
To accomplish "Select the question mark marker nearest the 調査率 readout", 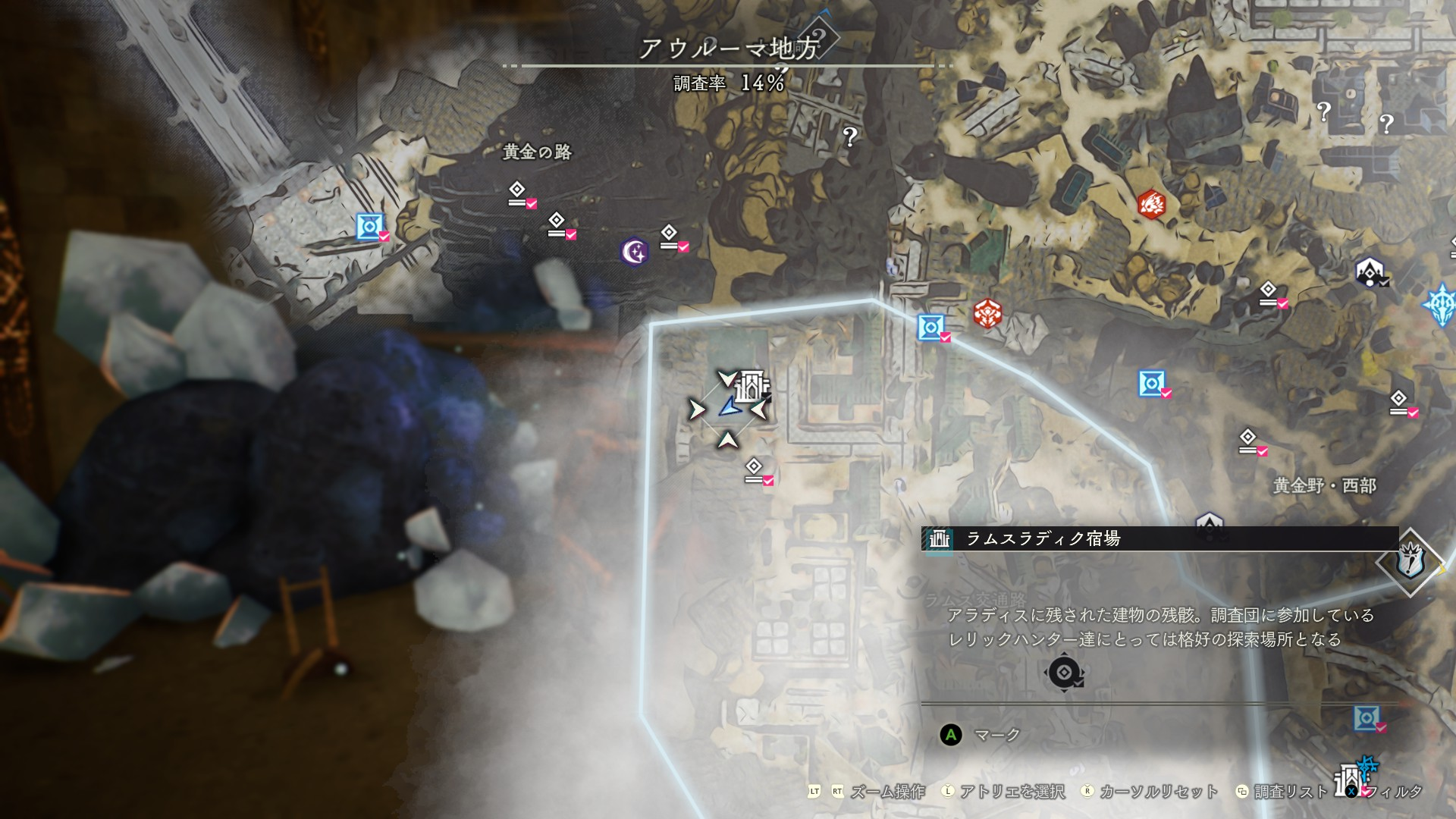I will pos(850,136).
